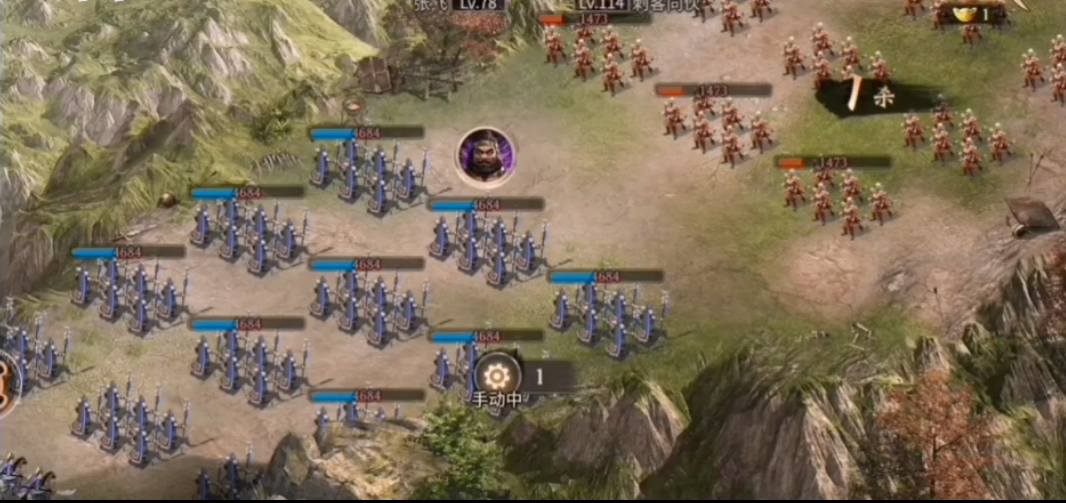Select the bearded general portrait
Screen dimensions: 1066x503
point(486,156)
